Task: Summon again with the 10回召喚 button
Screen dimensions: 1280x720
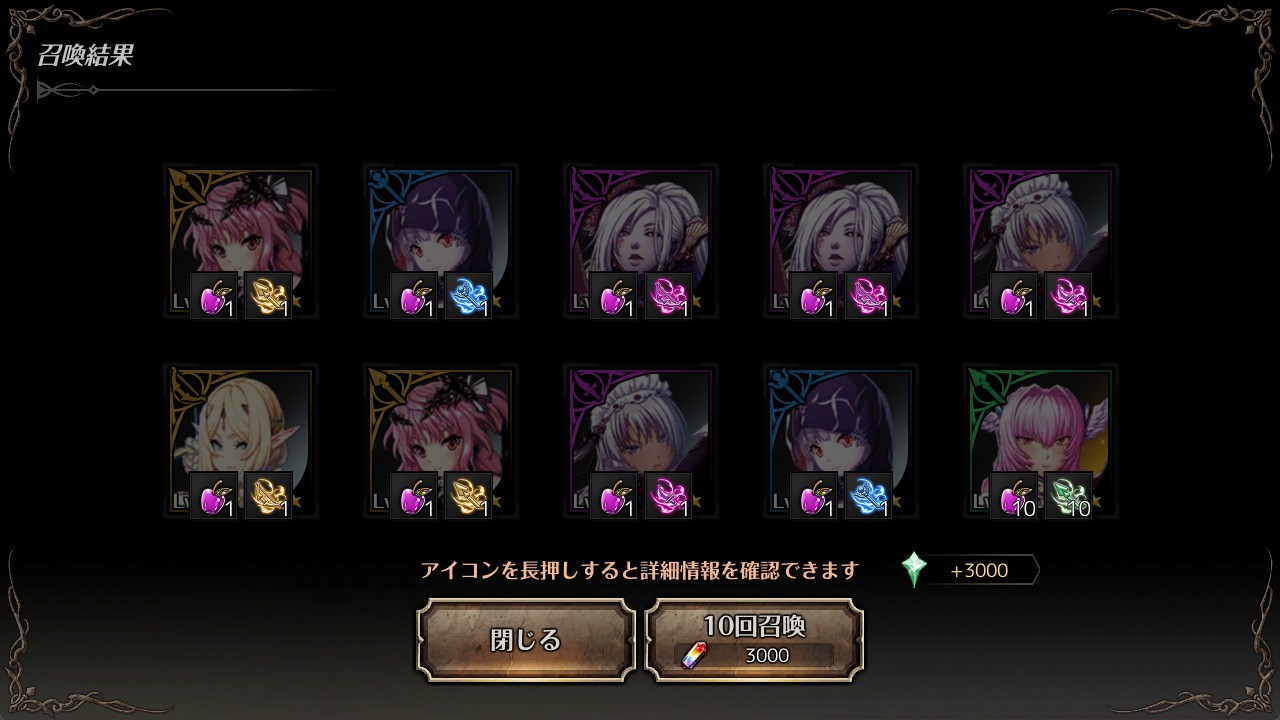Action: 754,640
